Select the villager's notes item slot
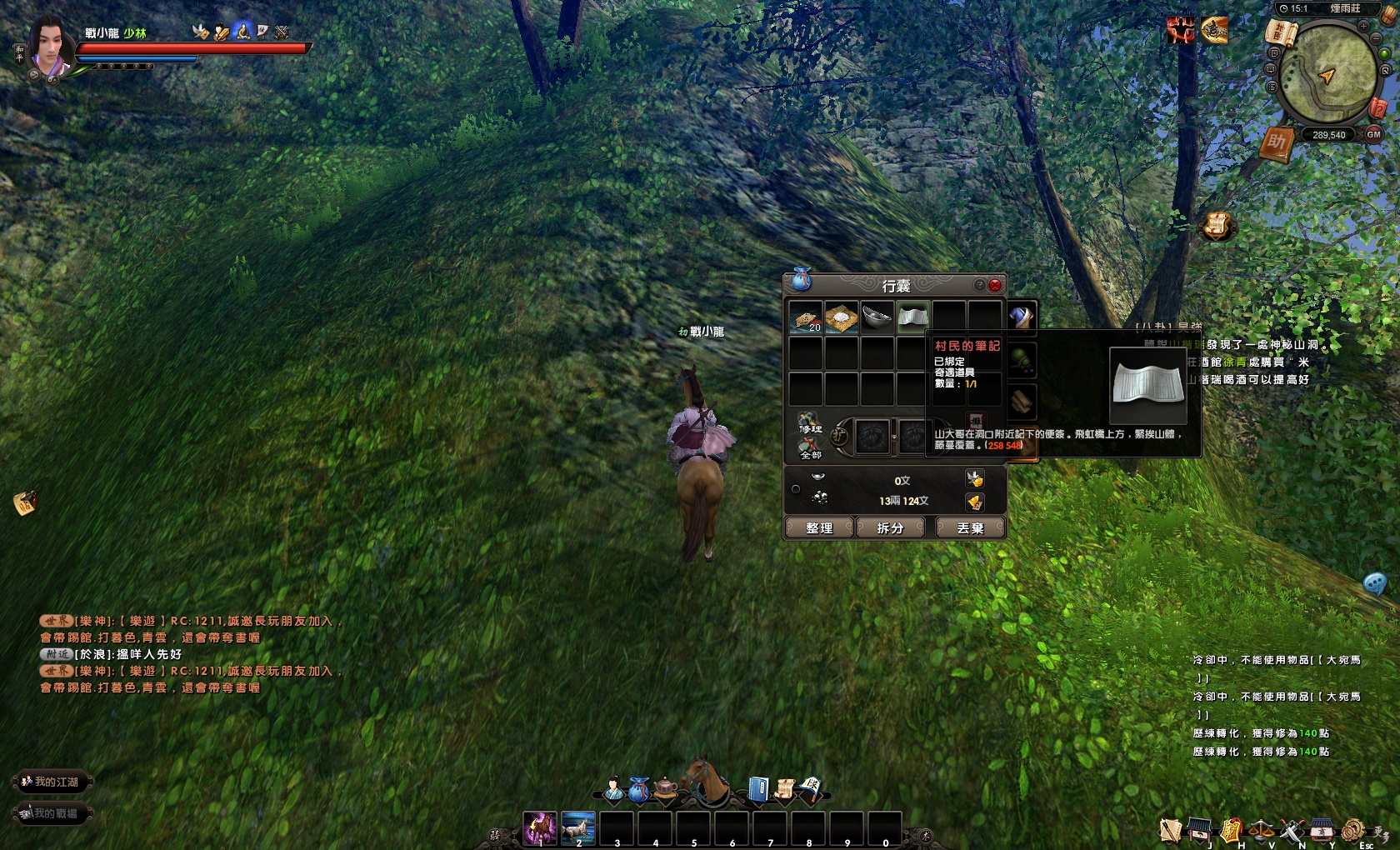The height and width of the screenshot is (850, 1400). click(913, 317)
